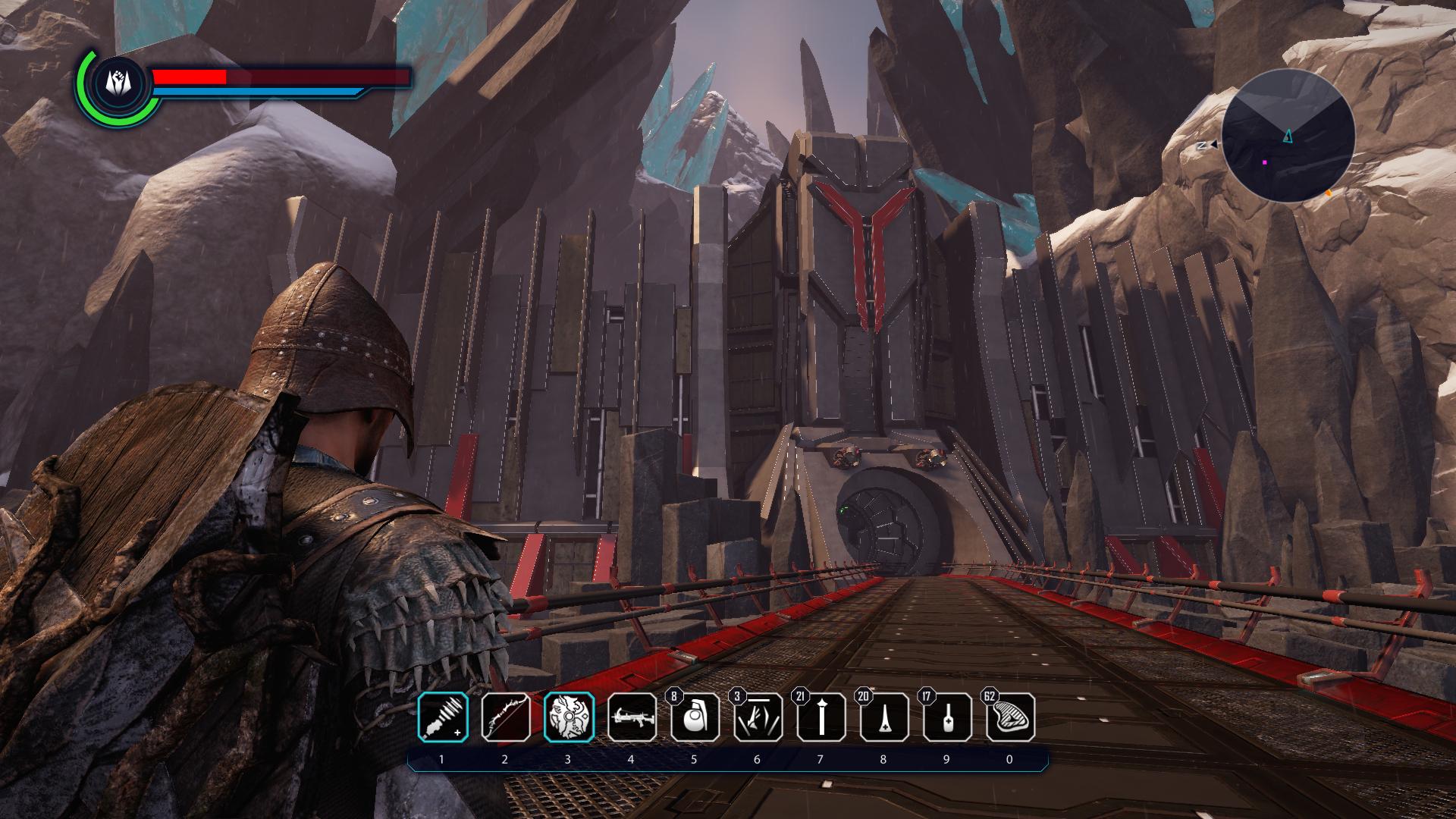Choose the rifle in hotbar slot 4
The image size is (1456, 819).
coord(632,717)
